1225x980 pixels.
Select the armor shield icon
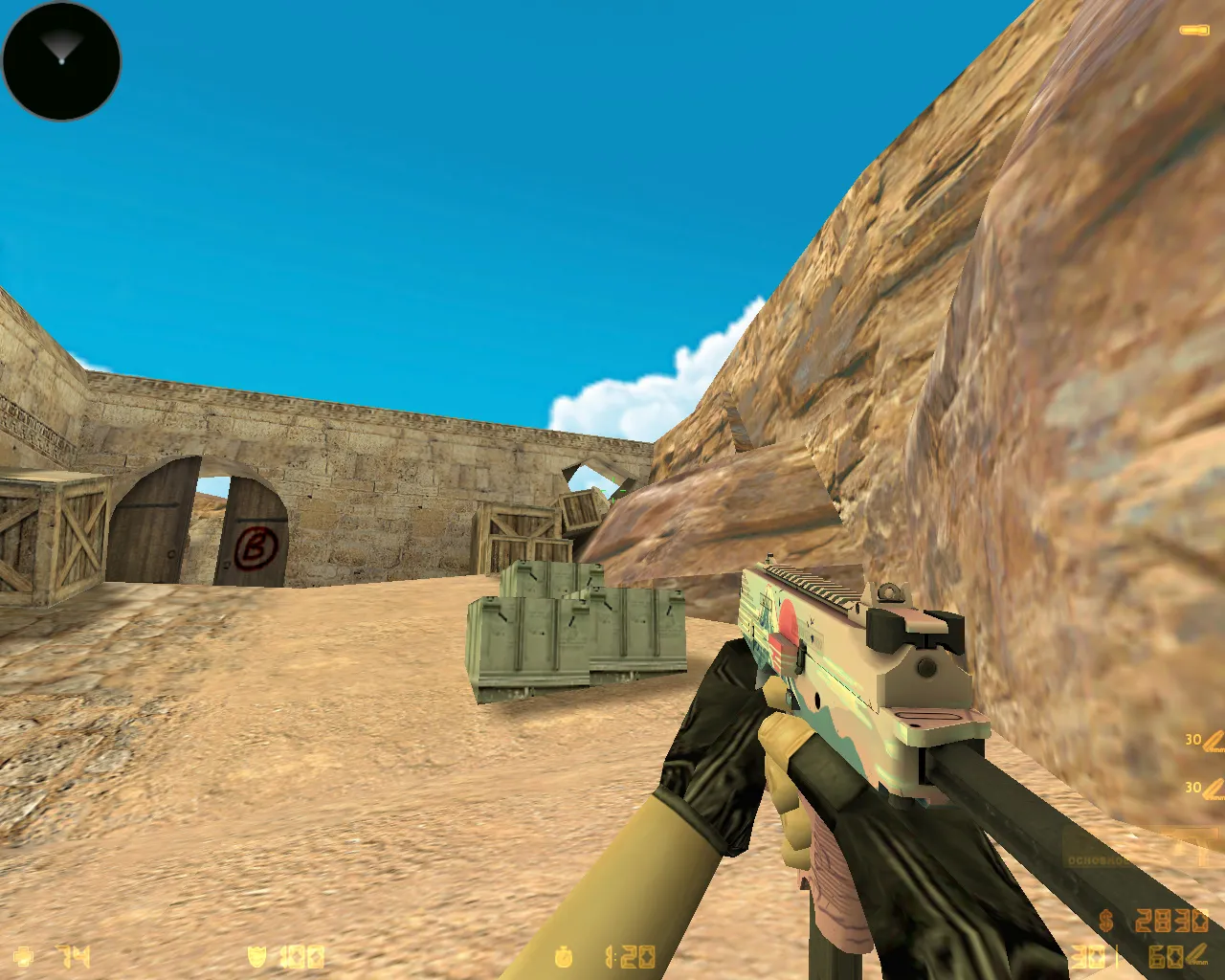click(x=256, y=955)
